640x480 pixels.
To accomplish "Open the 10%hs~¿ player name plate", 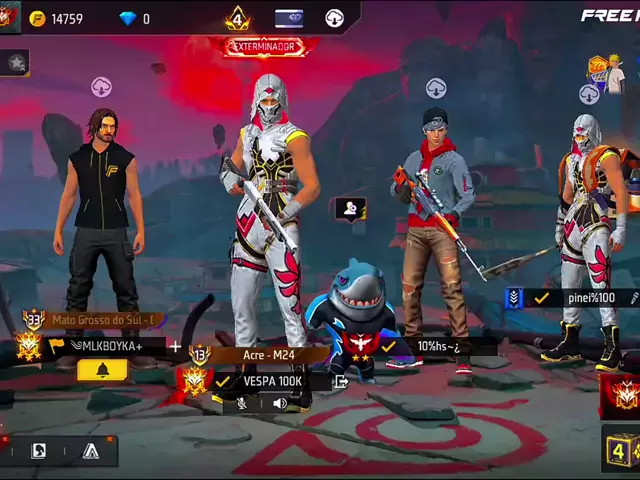I will (x=438, y=346).
